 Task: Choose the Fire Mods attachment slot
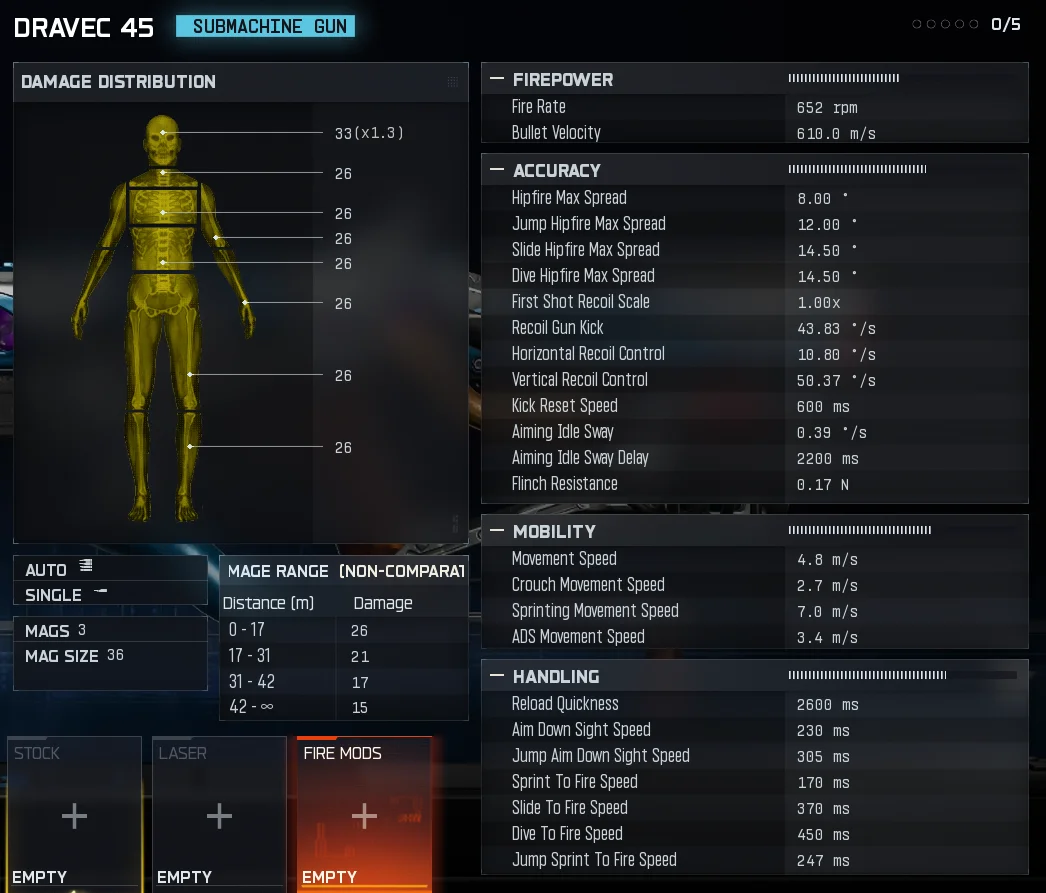(364, 815)
